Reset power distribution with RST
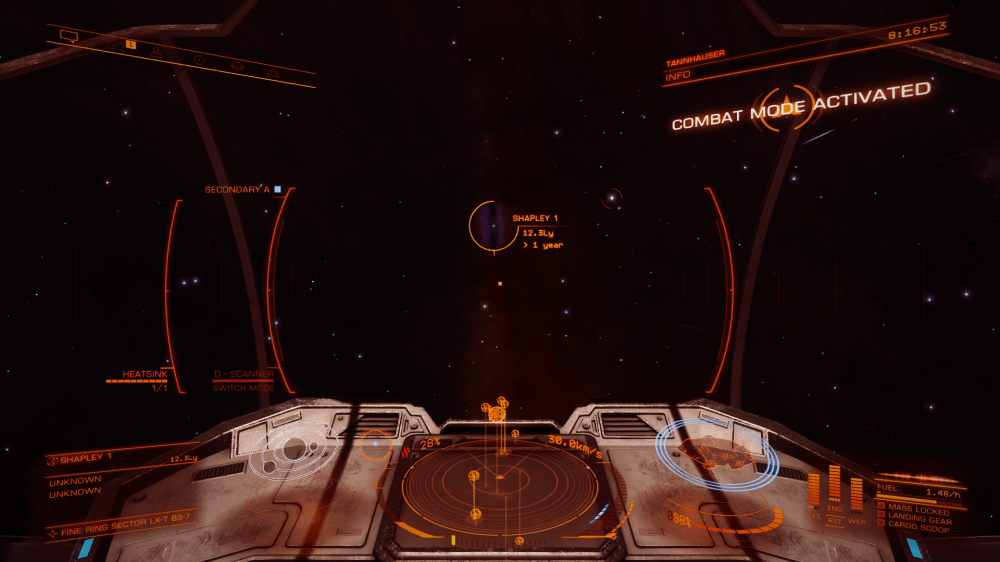This screenshot has height=562, width=1000. tap(834, 520)
